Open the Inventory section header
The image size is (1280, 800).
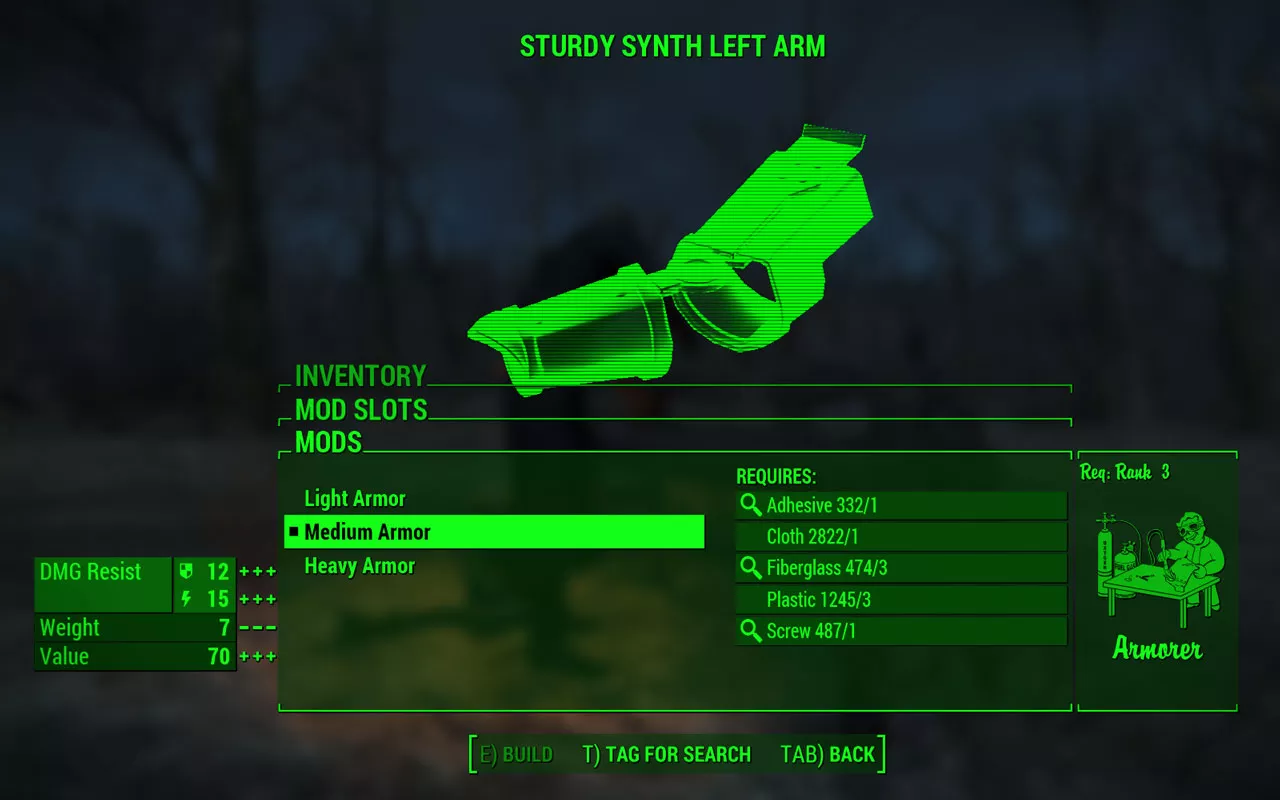pyautogui.click(x=360, y=376)
